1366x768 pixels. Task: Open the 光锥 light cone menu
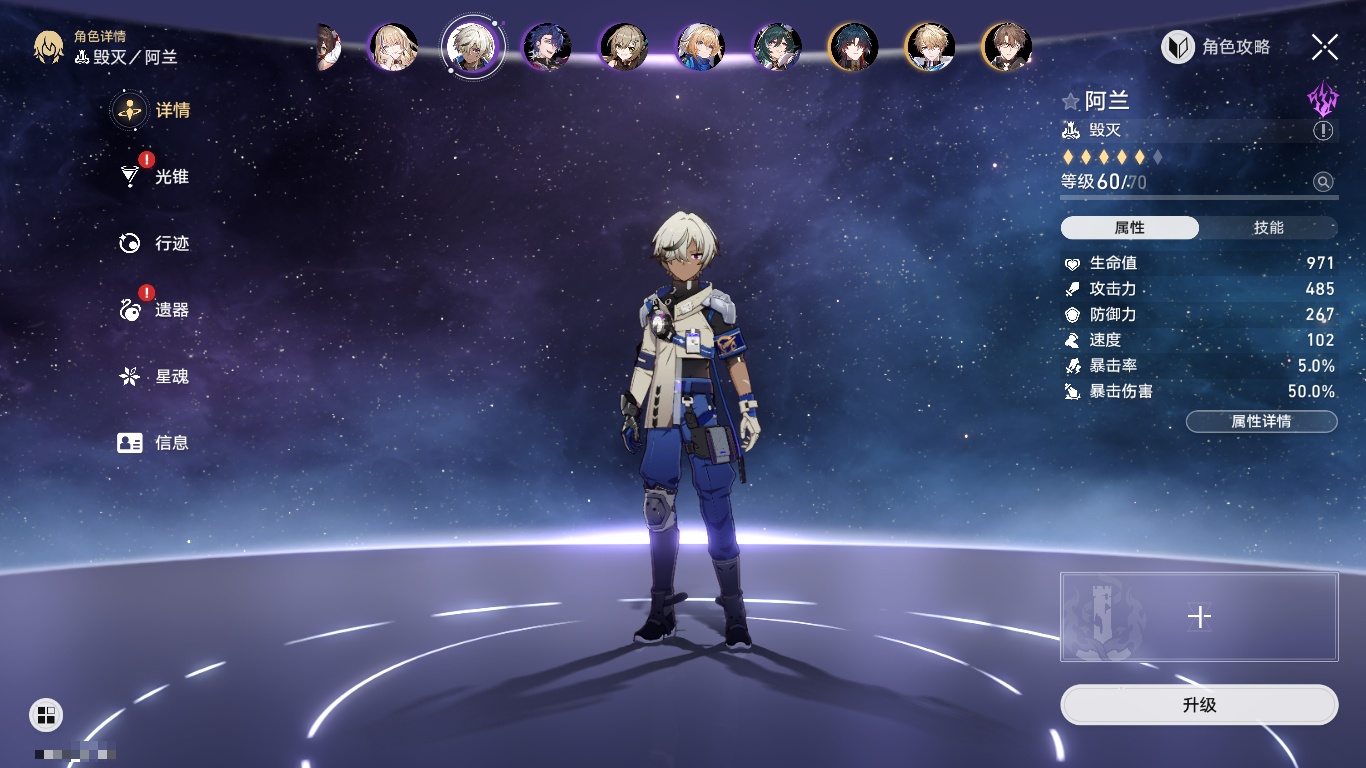pos(170,177)
